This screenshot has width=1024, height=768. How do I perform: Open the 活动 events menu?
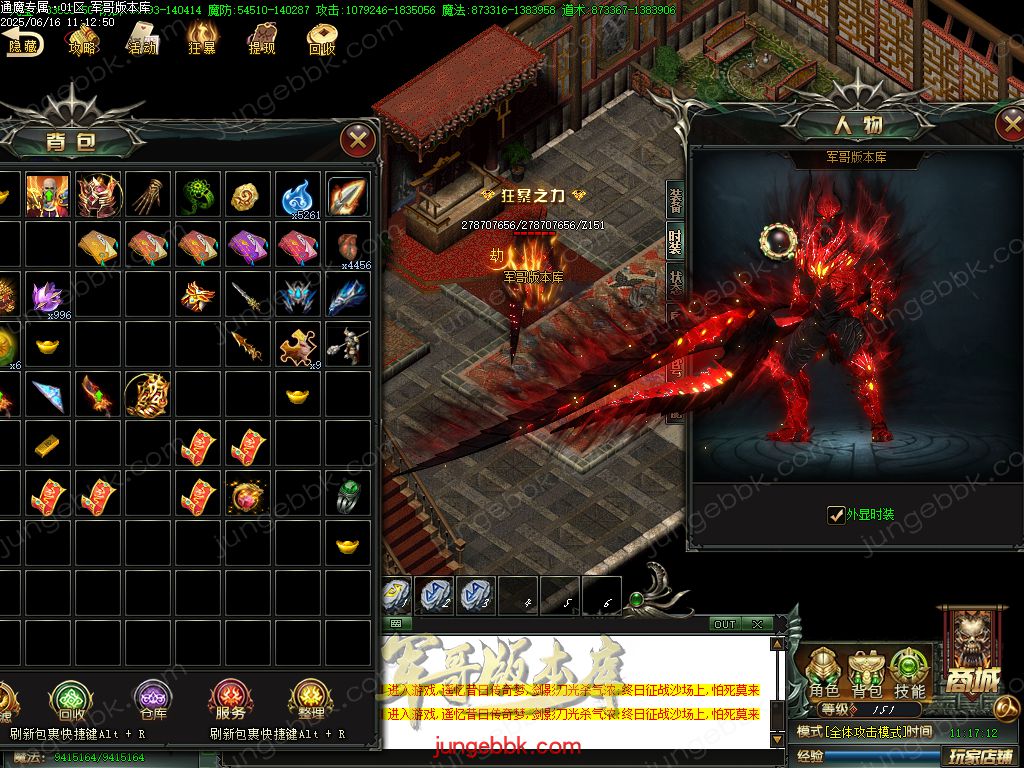(x=141, y=40)
